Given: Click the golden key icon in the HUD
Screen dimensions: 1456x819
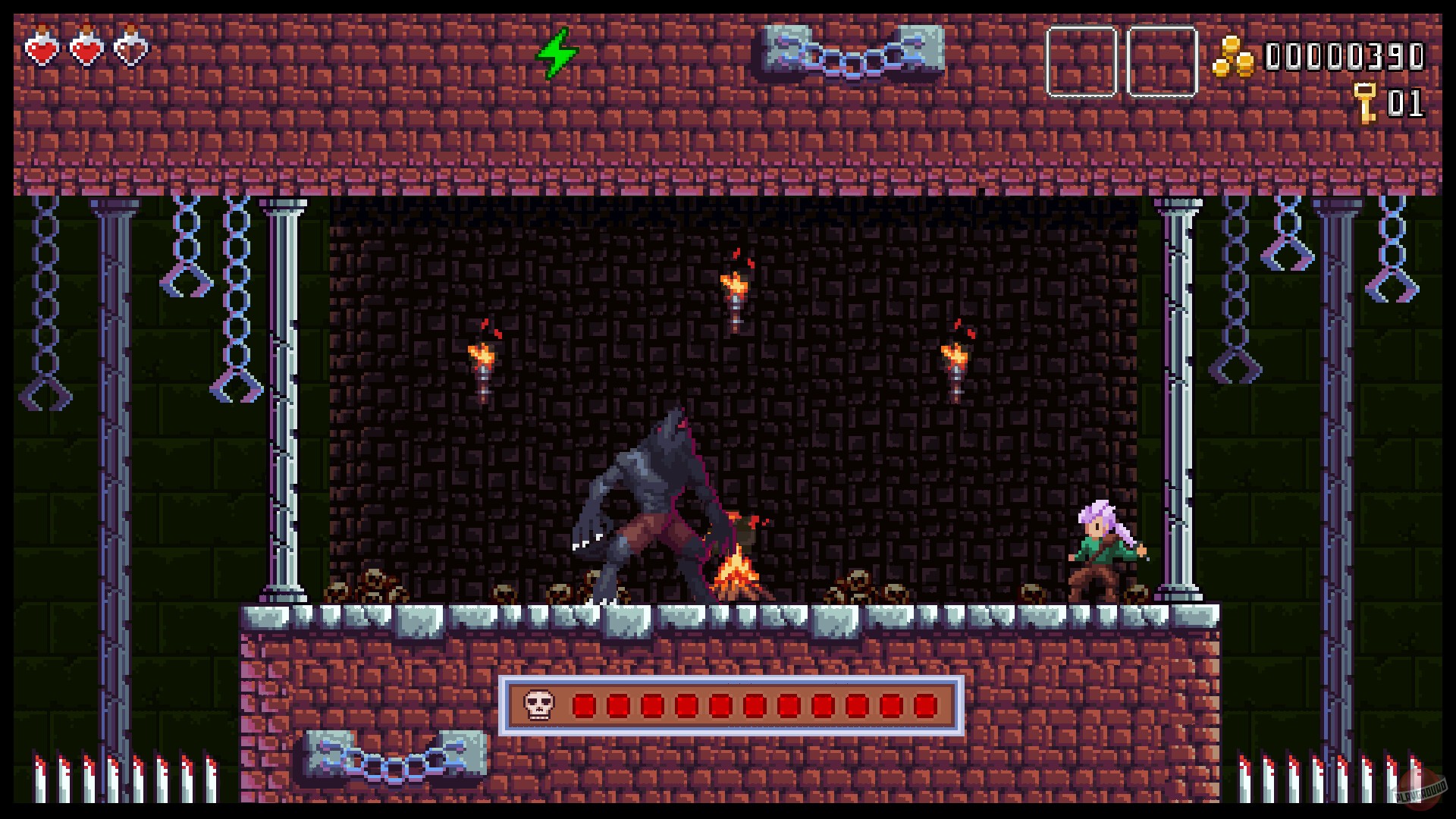Looking at the screenshot, I should click(1364, 101).
